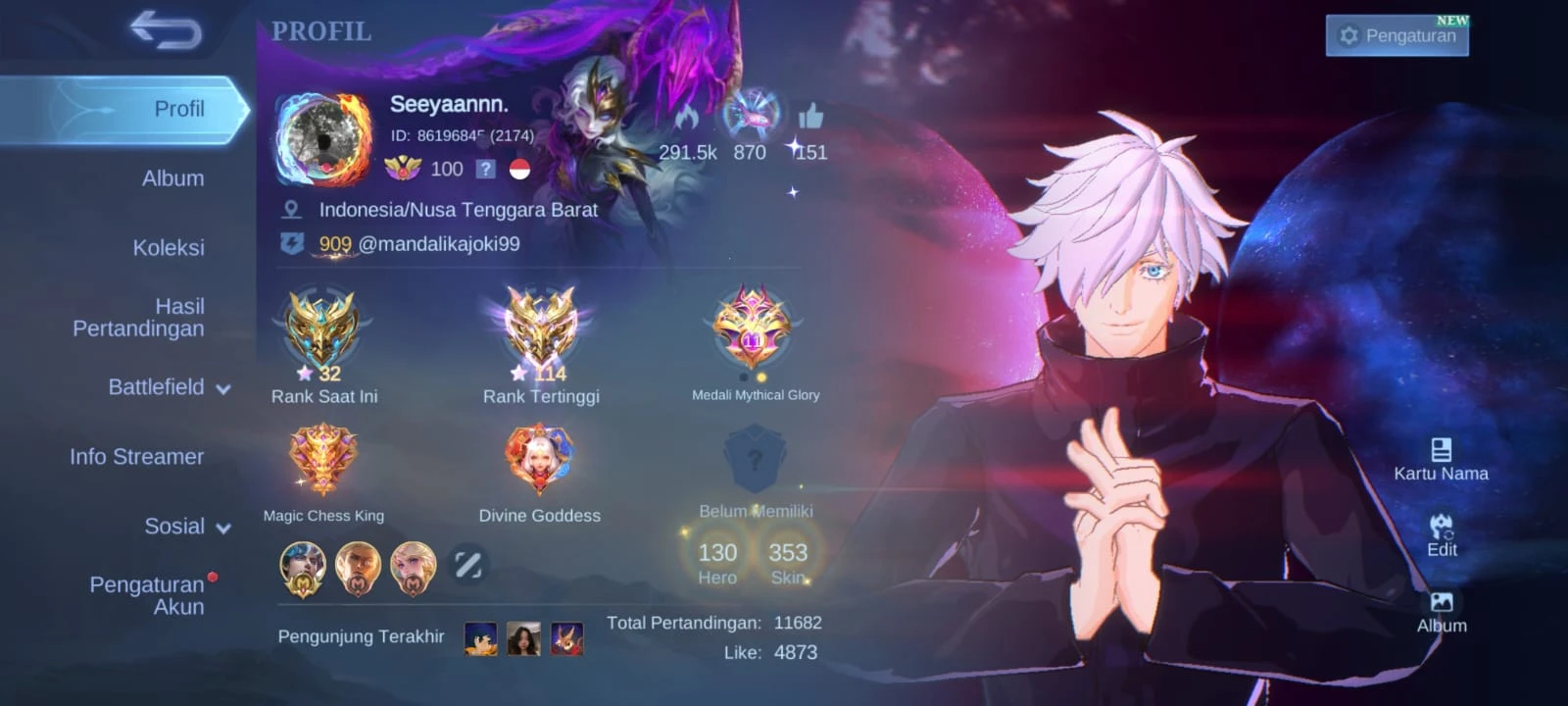The width and height of the screenshot is (1568, 706).
Task: Open the Kartu Nama card
Action: point(1441,459)
